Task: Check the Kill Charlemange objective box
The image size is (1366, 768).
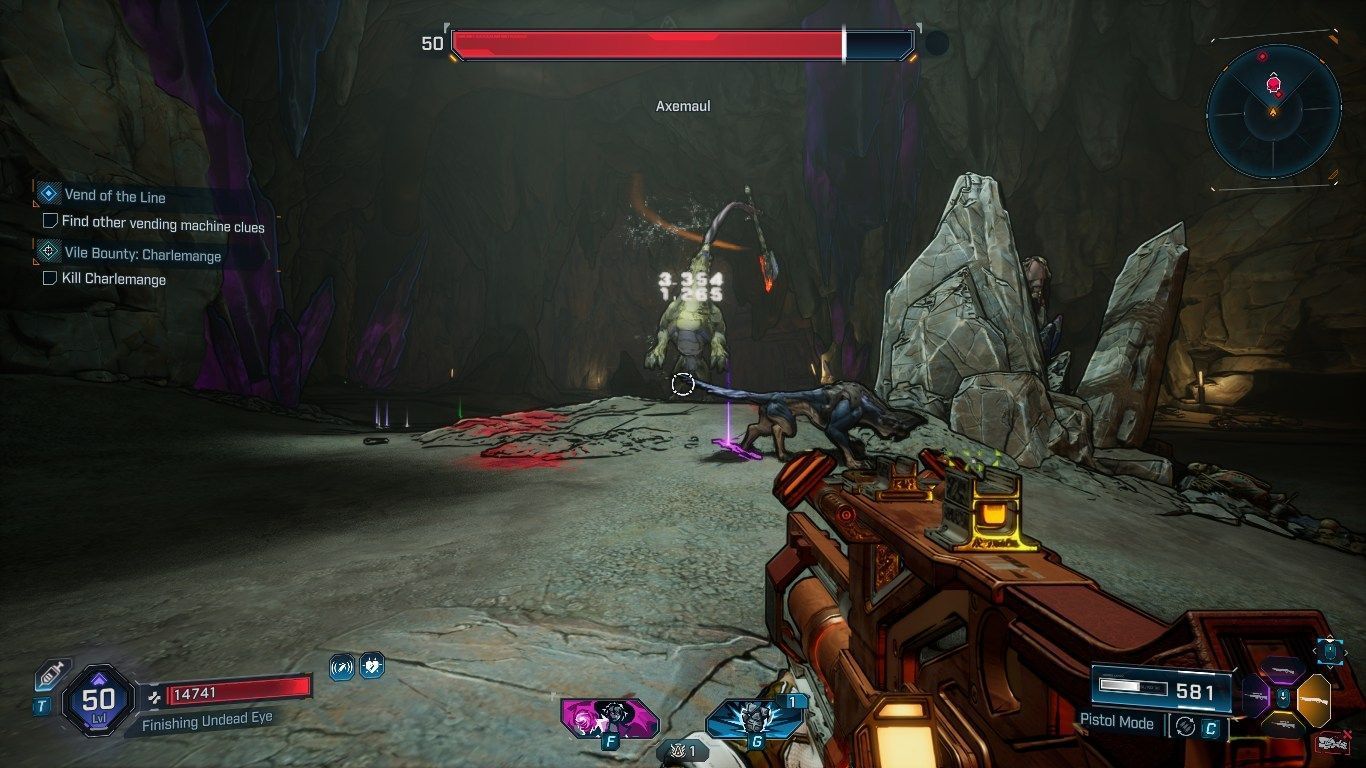Action: 50,278
